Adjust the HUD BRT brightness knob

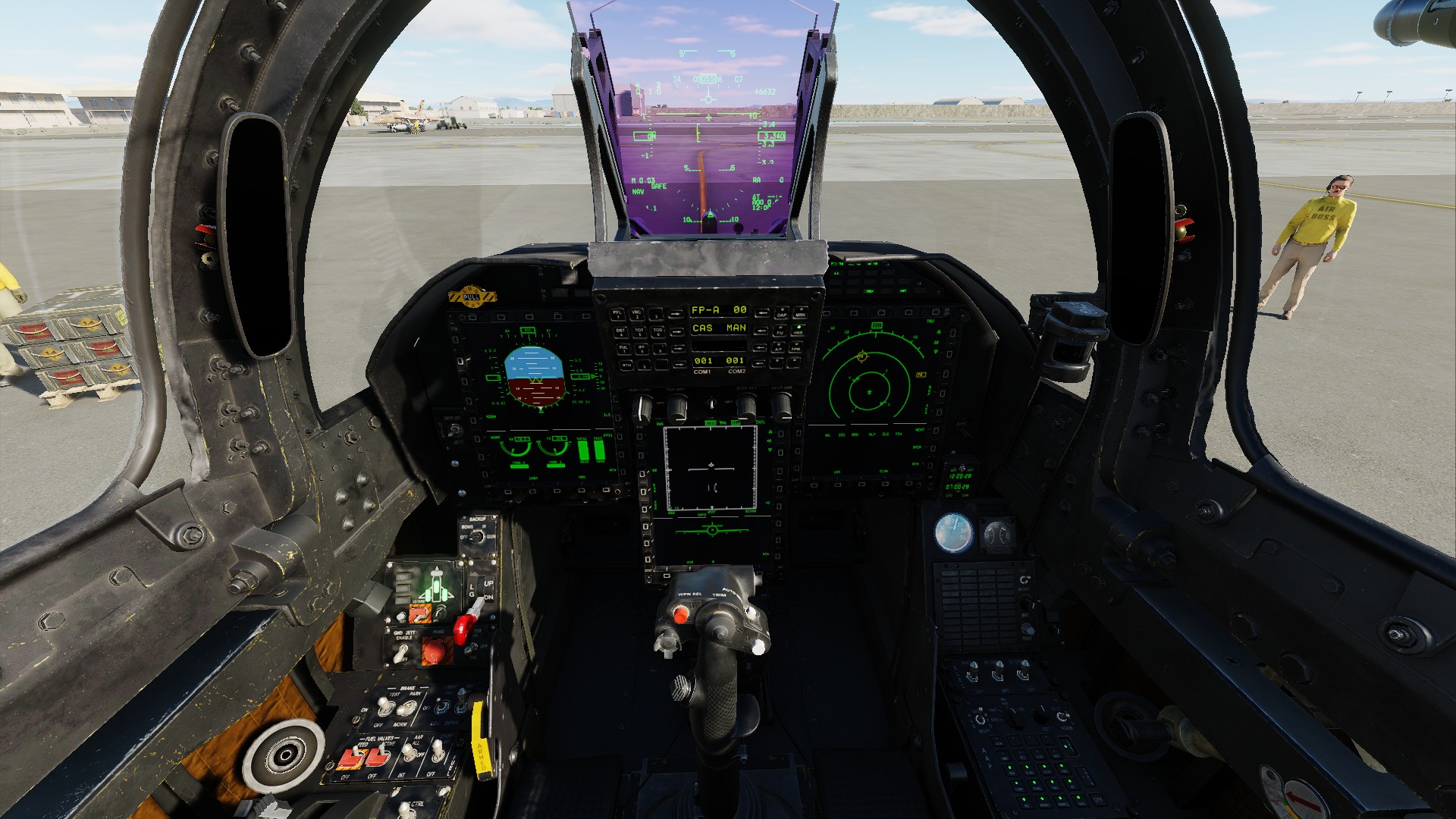pyautogui.click(x=678, y=409)
